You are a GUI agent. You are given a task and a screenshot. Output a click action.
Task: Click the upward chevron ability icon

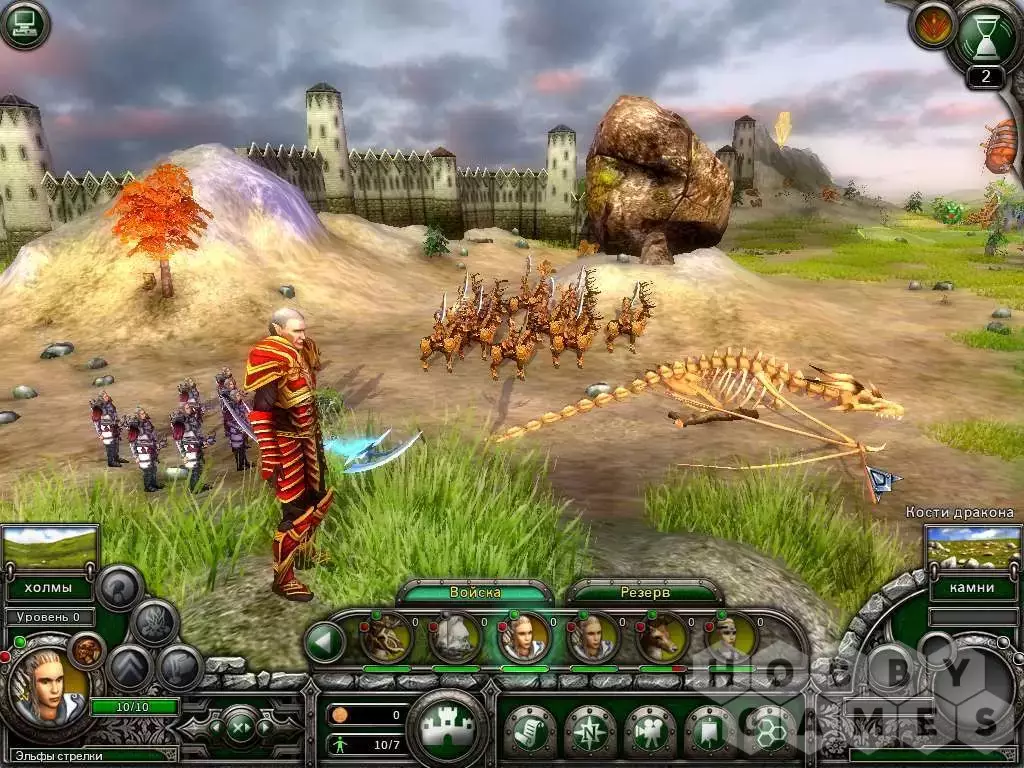pos(130,667)
